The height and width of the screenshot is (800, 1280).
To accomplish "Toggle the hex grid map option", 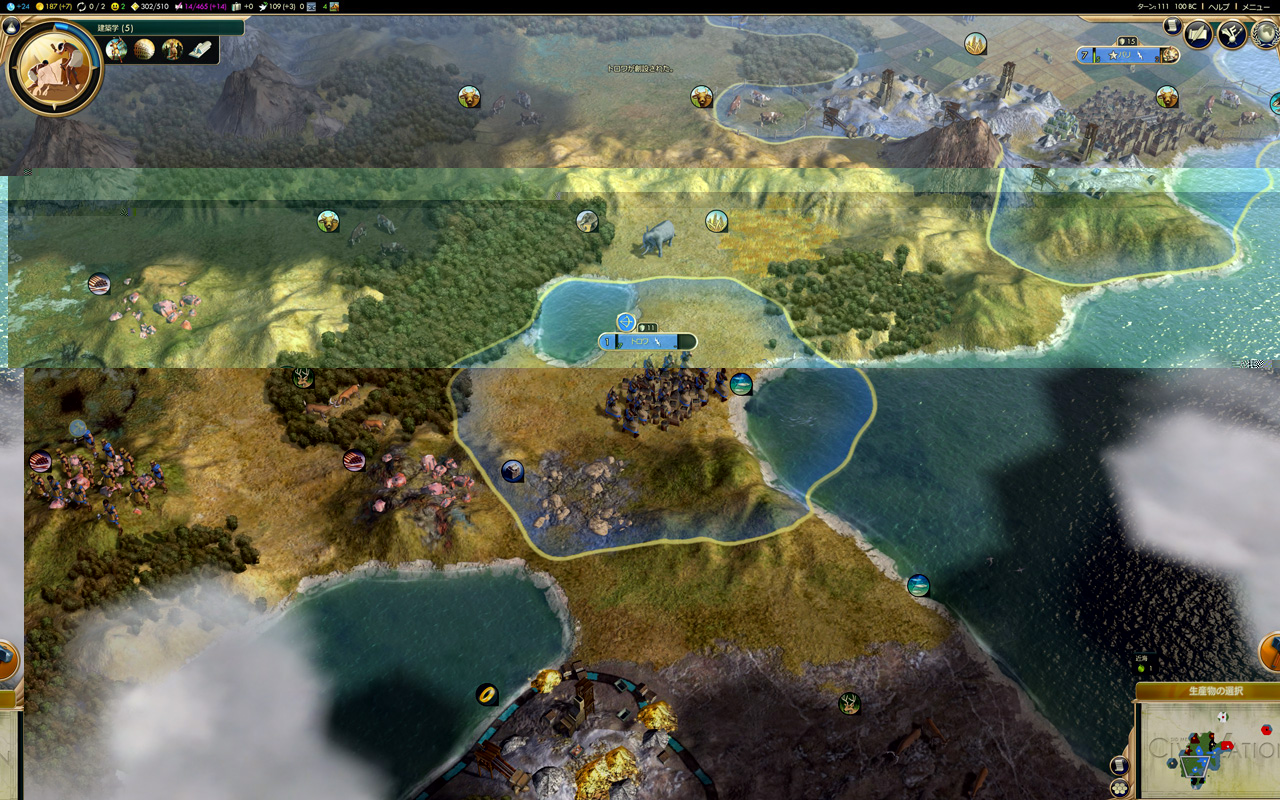I will 1119,788.
